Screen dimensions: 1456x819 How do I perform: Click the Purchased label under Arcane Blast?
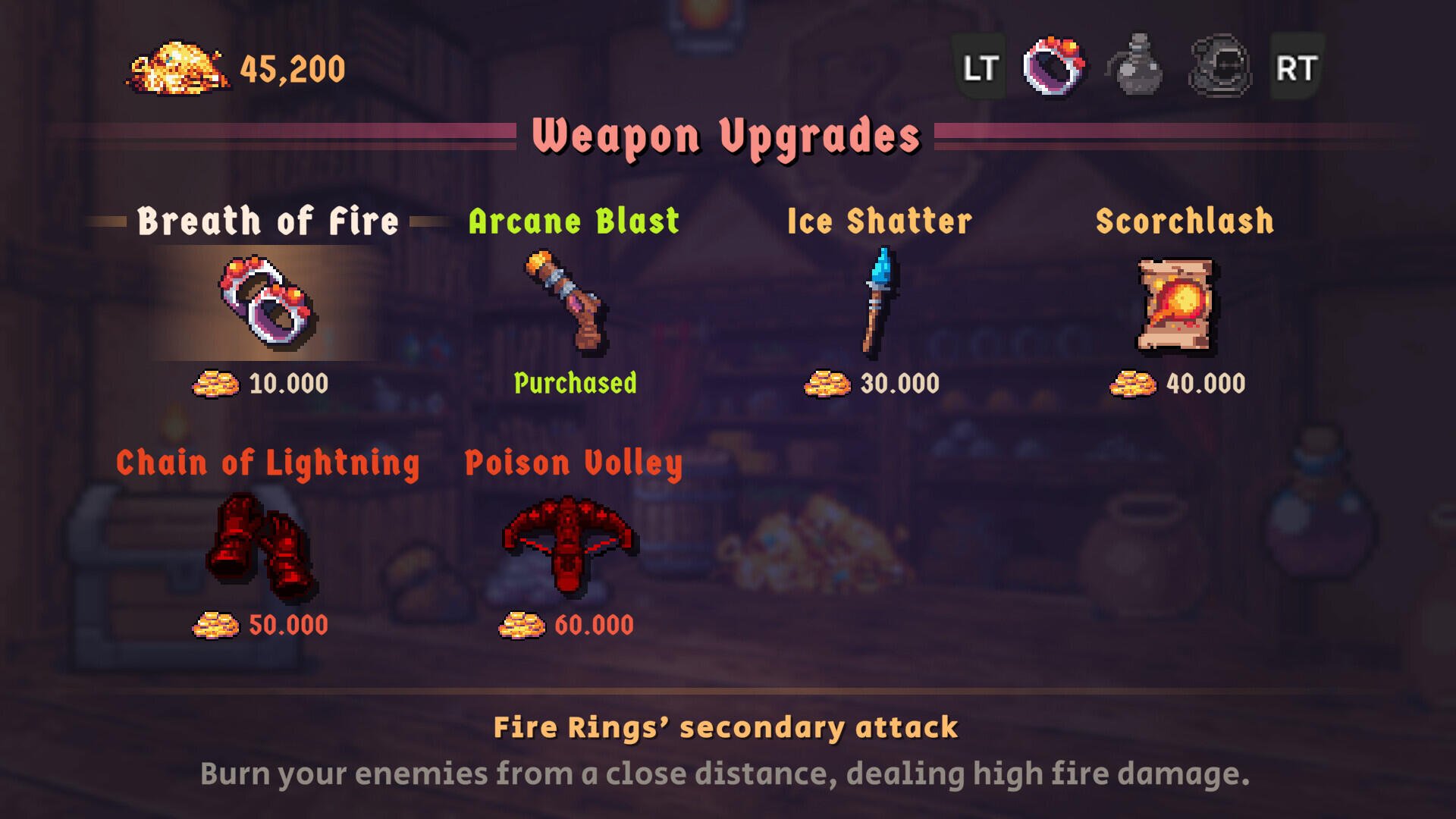[x=575, y=384]
